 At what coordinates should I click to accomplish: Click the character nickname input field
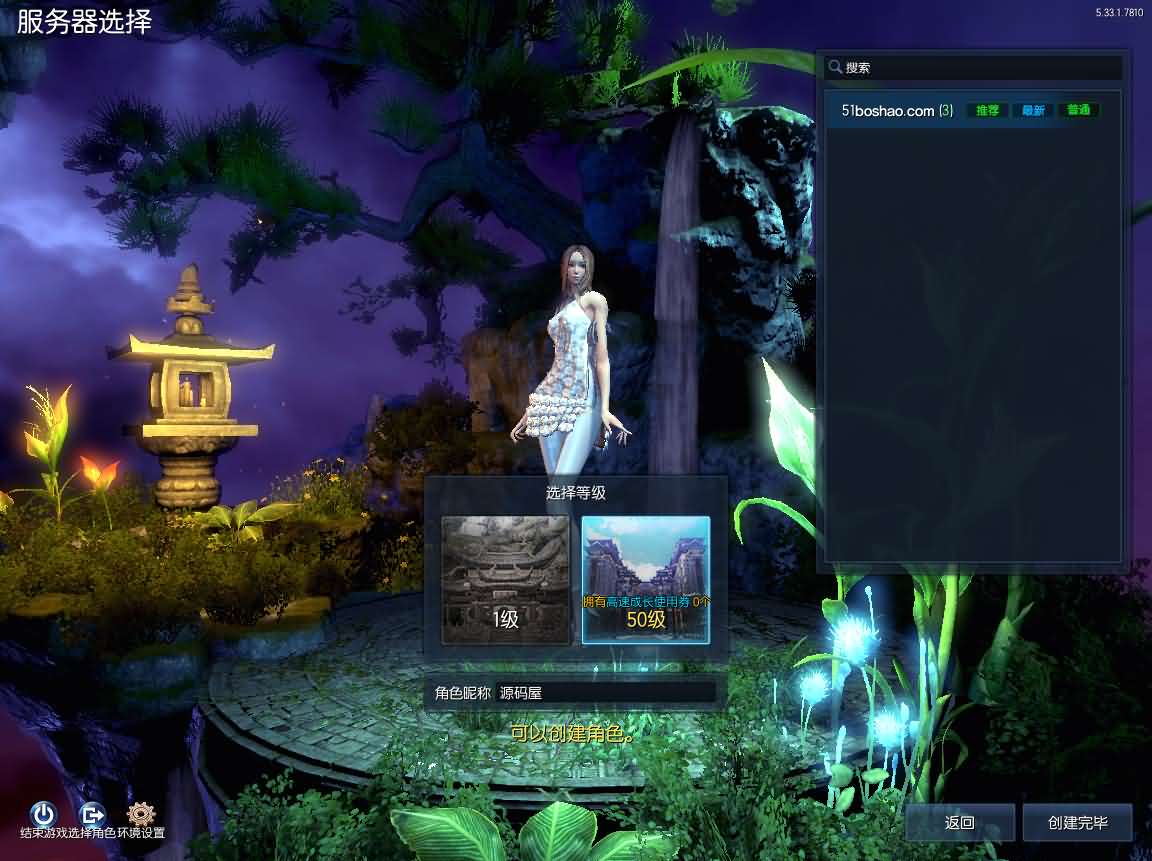click(606, 692)
